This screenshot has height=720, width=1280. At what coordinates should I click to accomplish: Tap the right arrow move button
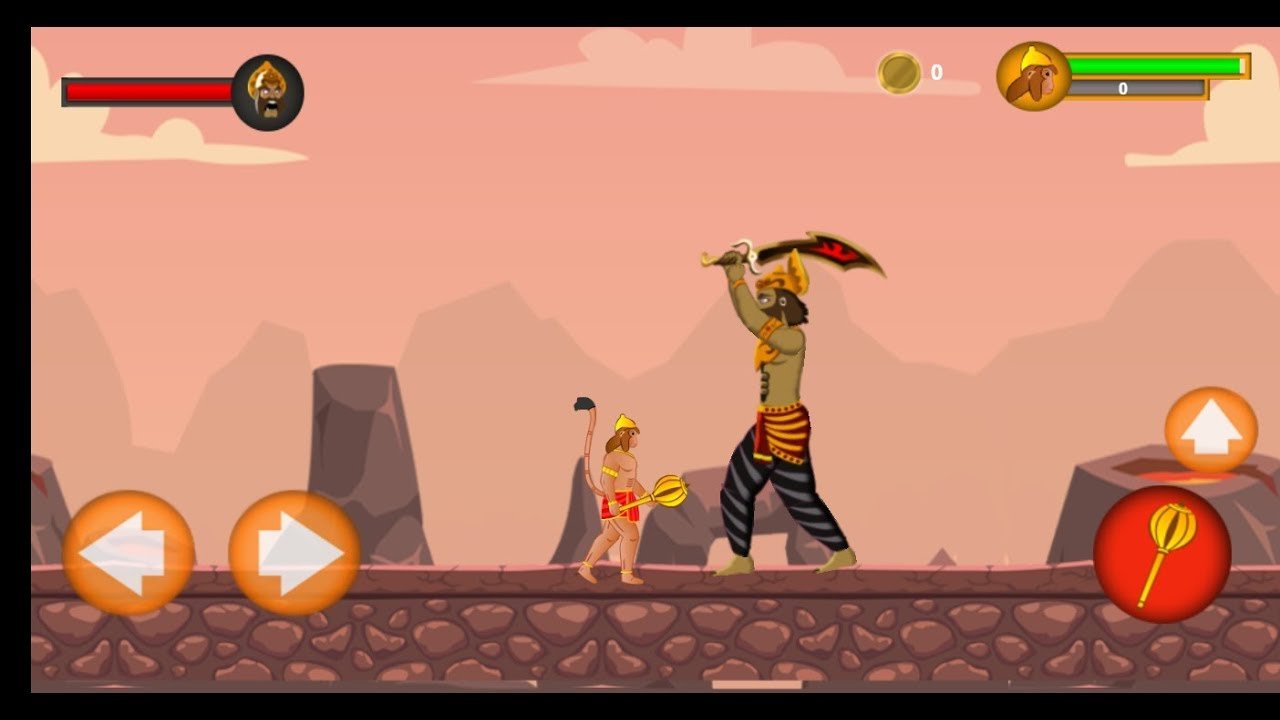pyautogui.click(x=294, y=552)
